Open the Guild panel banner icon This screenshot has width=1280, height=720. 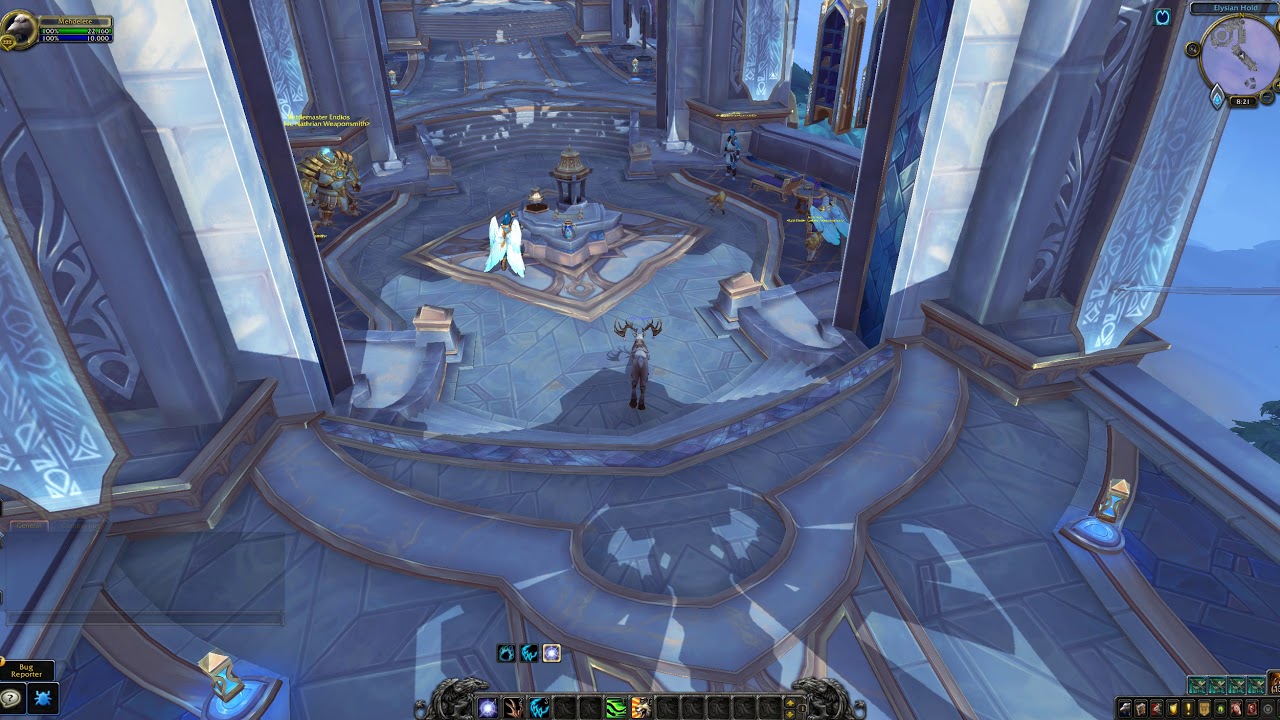pyautogui.click(x=1203, y=707)
